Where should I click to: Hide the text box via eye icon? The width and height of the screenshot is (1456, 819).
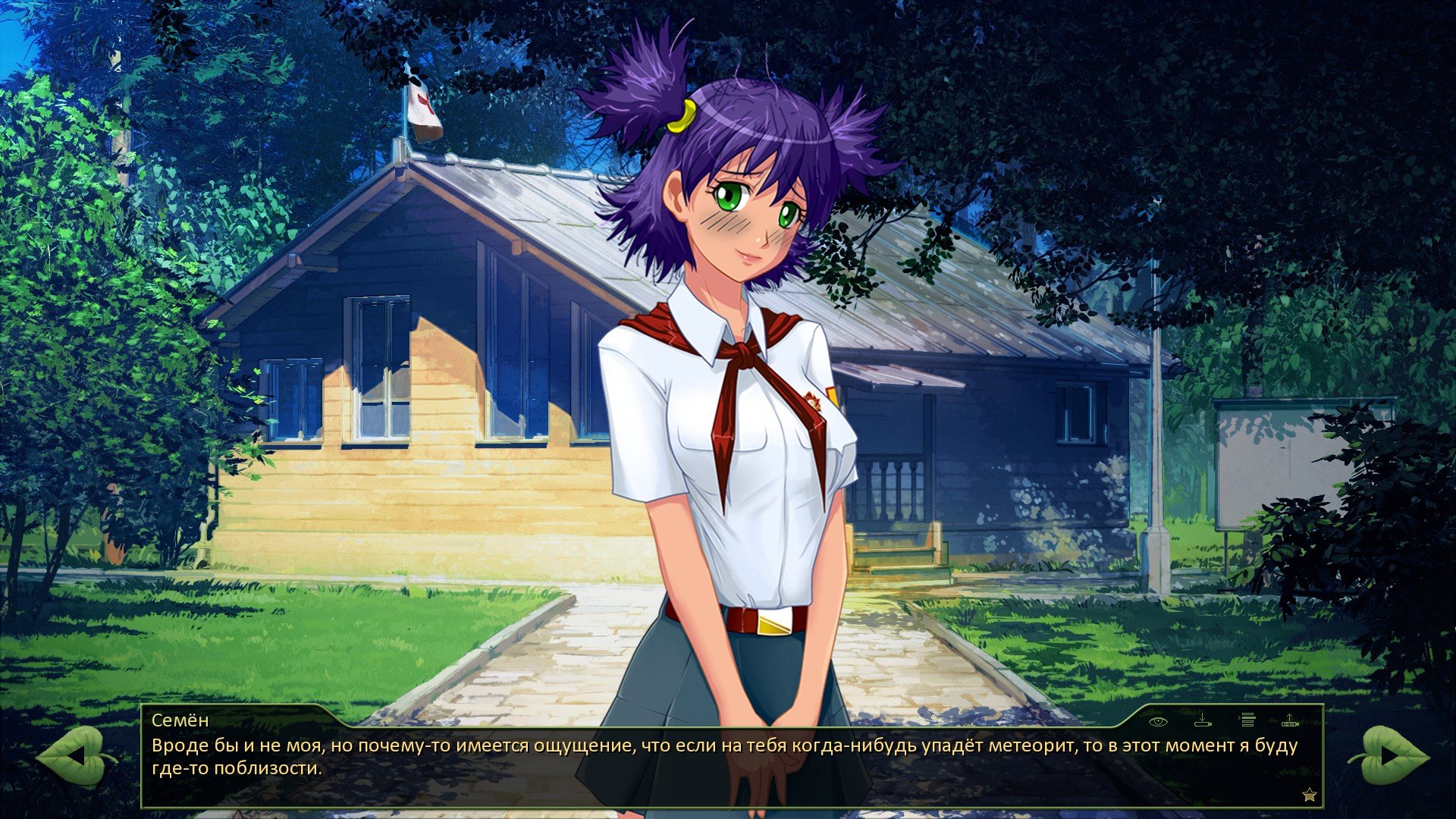click(1158, 720)
